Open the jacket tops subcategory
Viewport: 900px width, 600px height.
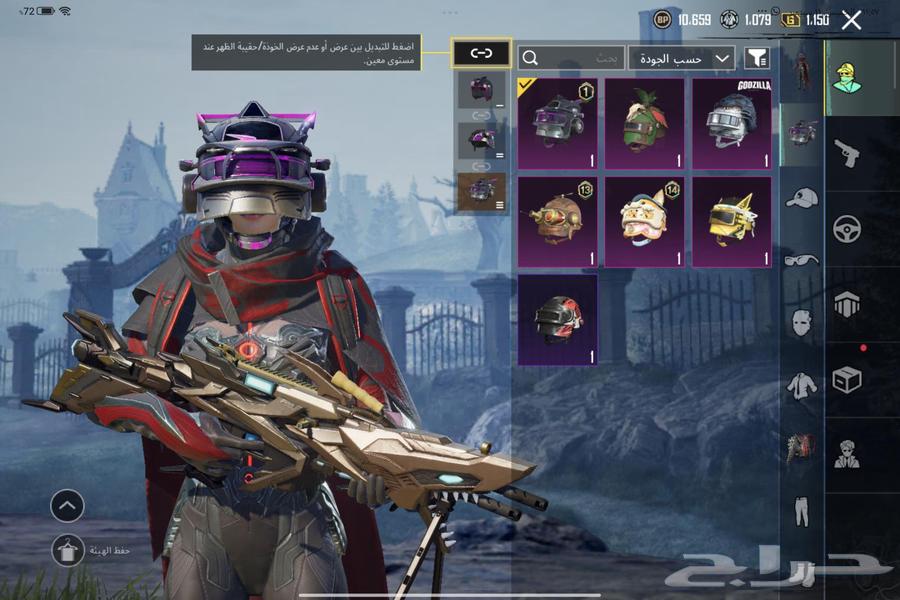point(801,384)
